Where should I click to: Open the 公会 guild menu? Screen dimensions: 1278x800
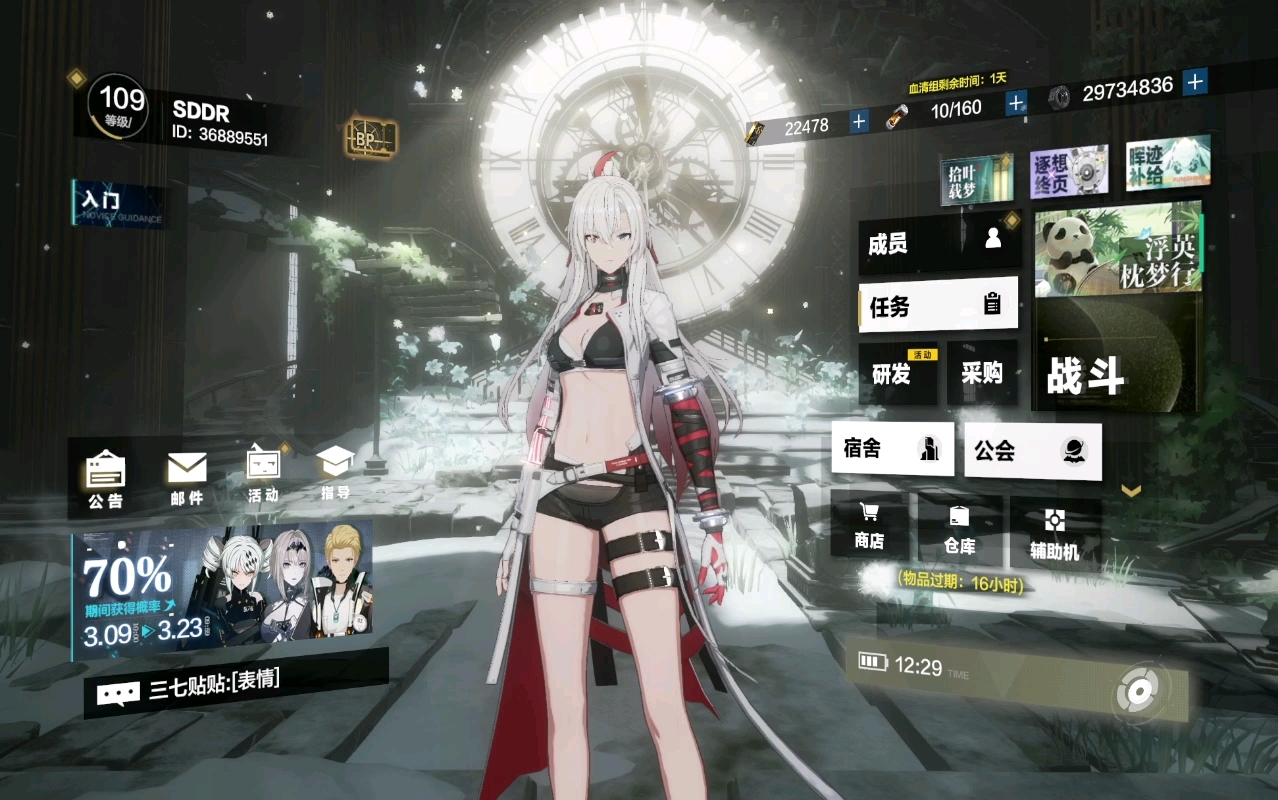[x=1032, y=451]
